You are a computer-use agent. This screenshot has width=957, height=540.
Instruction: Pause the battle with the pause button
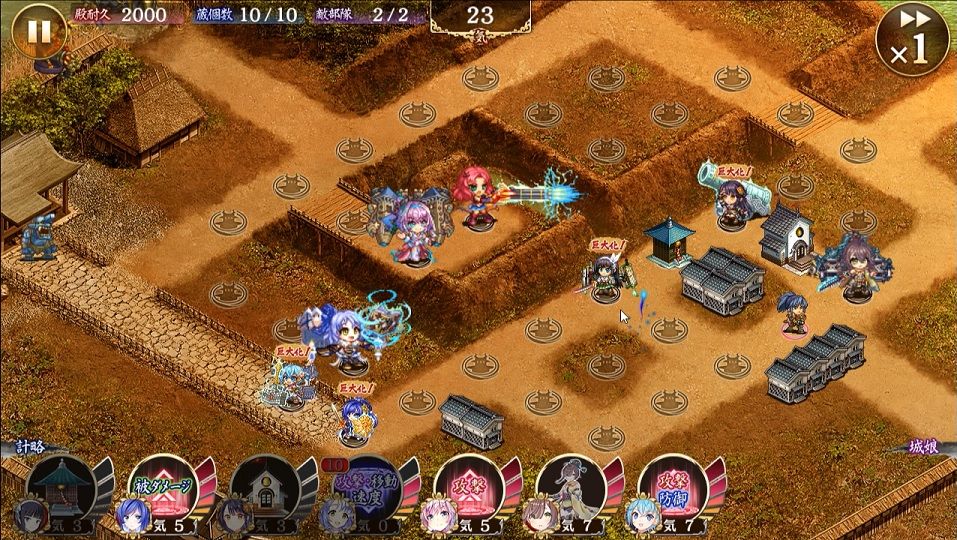[37, 32]
